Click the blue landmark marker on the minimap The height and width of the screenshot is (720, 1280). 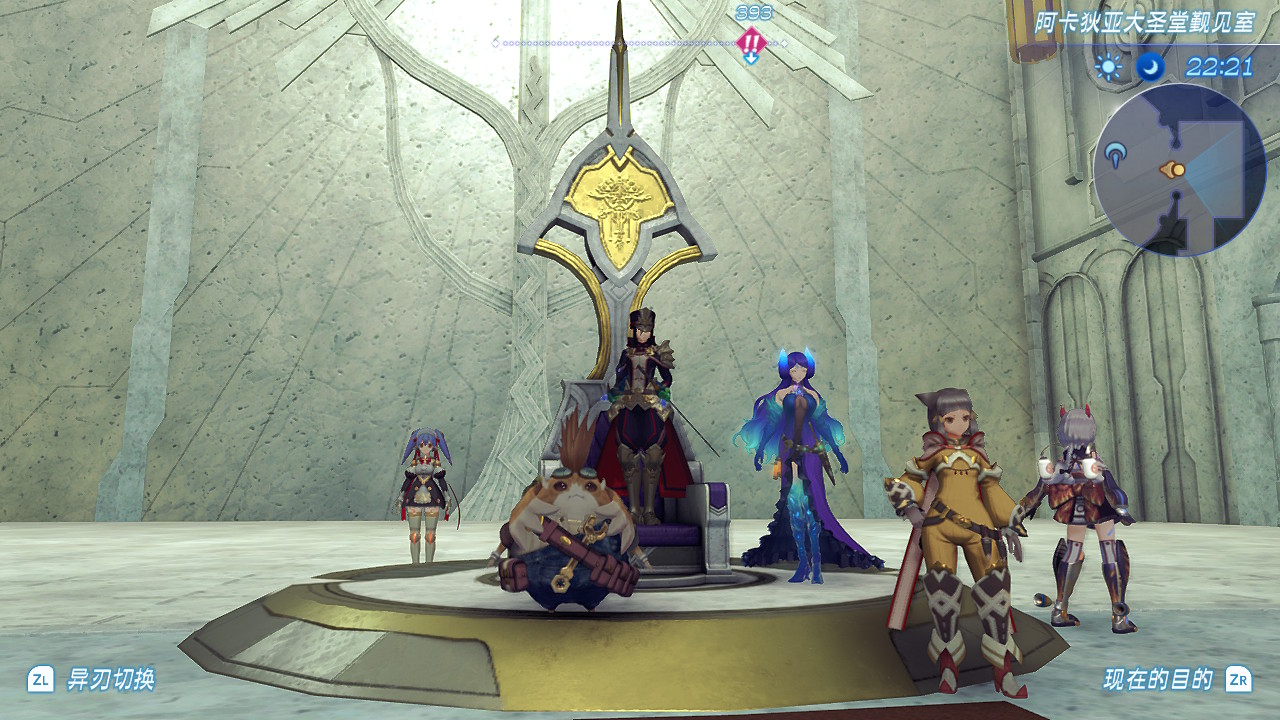pos(1116,154)
